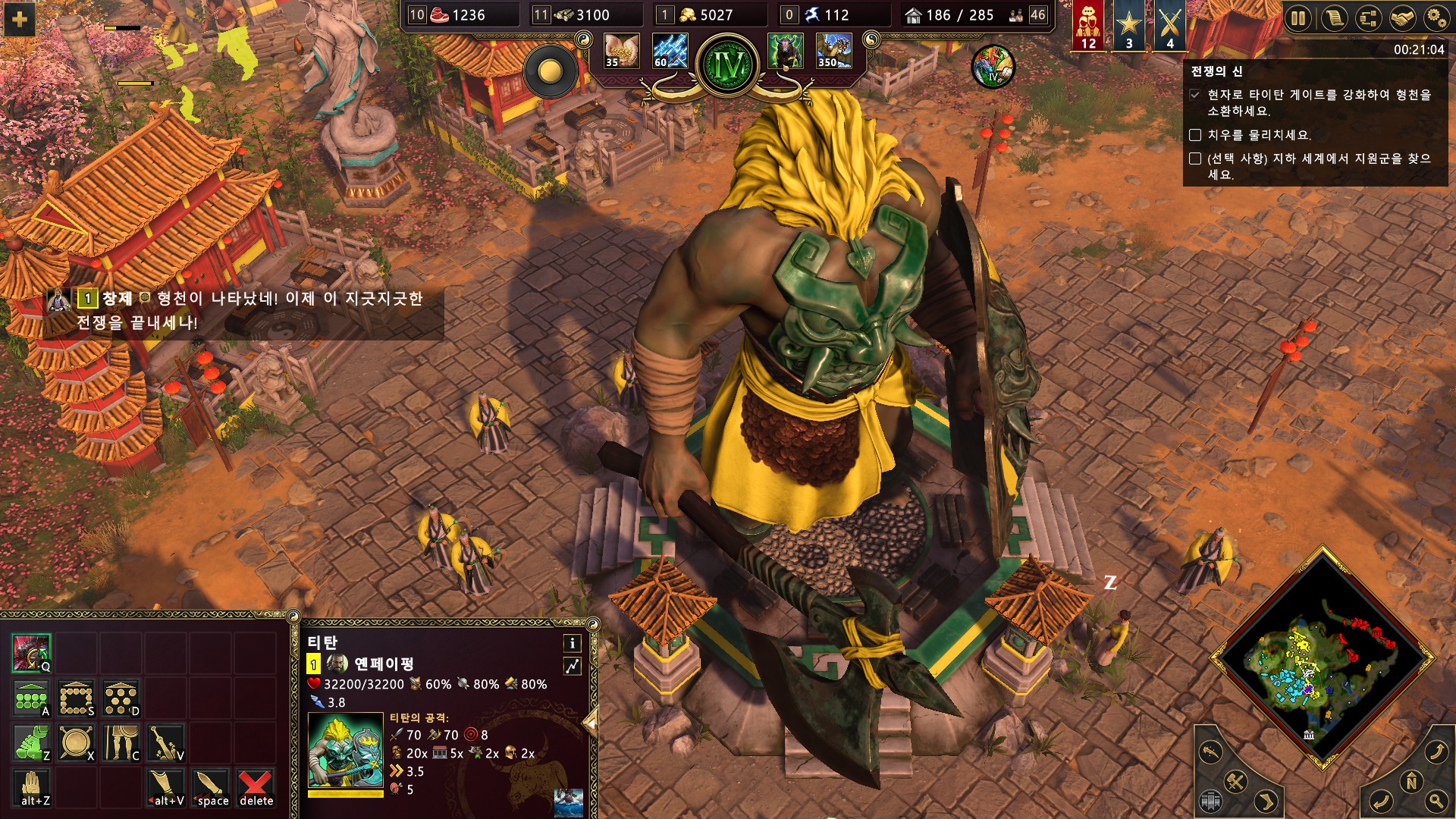Select the crossed swords military banner
1456x819 pixels.
[1169, 25]
